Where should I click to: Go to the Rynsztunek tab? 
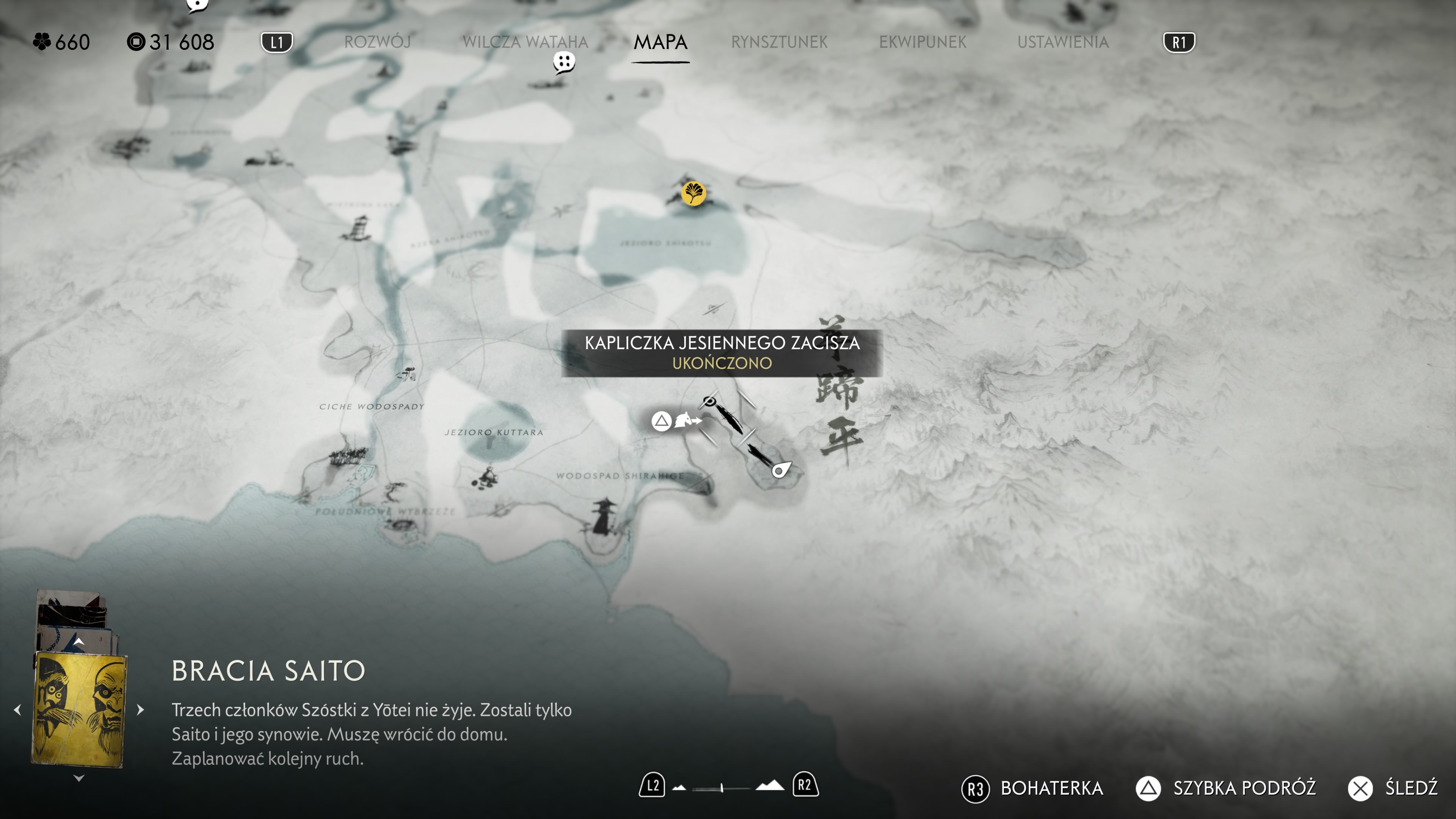point(779,42)
